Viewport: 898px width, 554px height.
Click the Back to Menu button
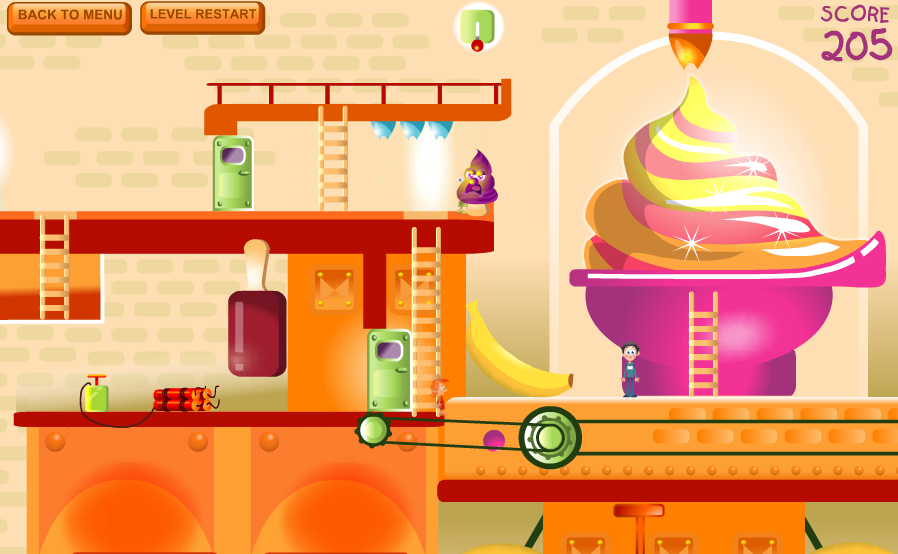(69, 17)
